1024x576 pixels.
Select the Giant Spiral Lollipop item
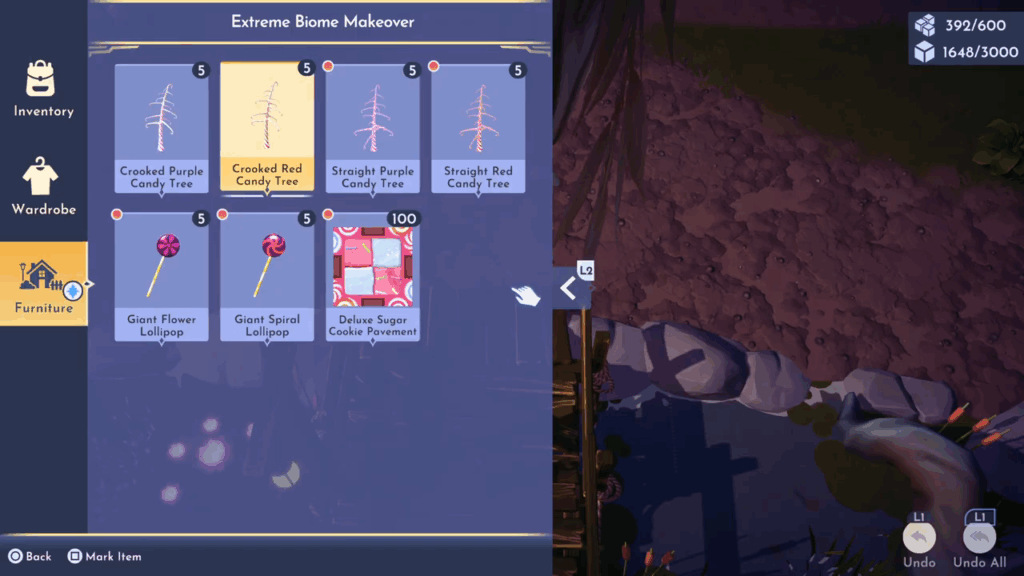[267, 277]
